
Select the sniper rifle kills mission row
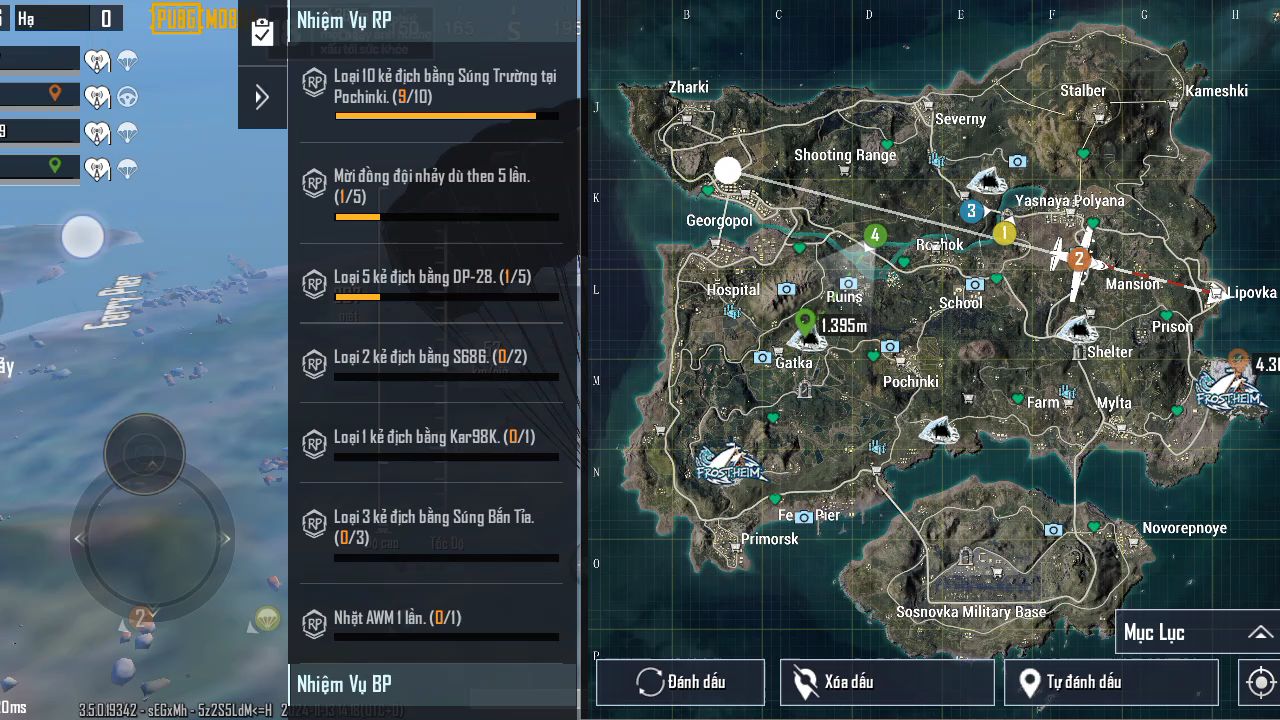point(432,532)
